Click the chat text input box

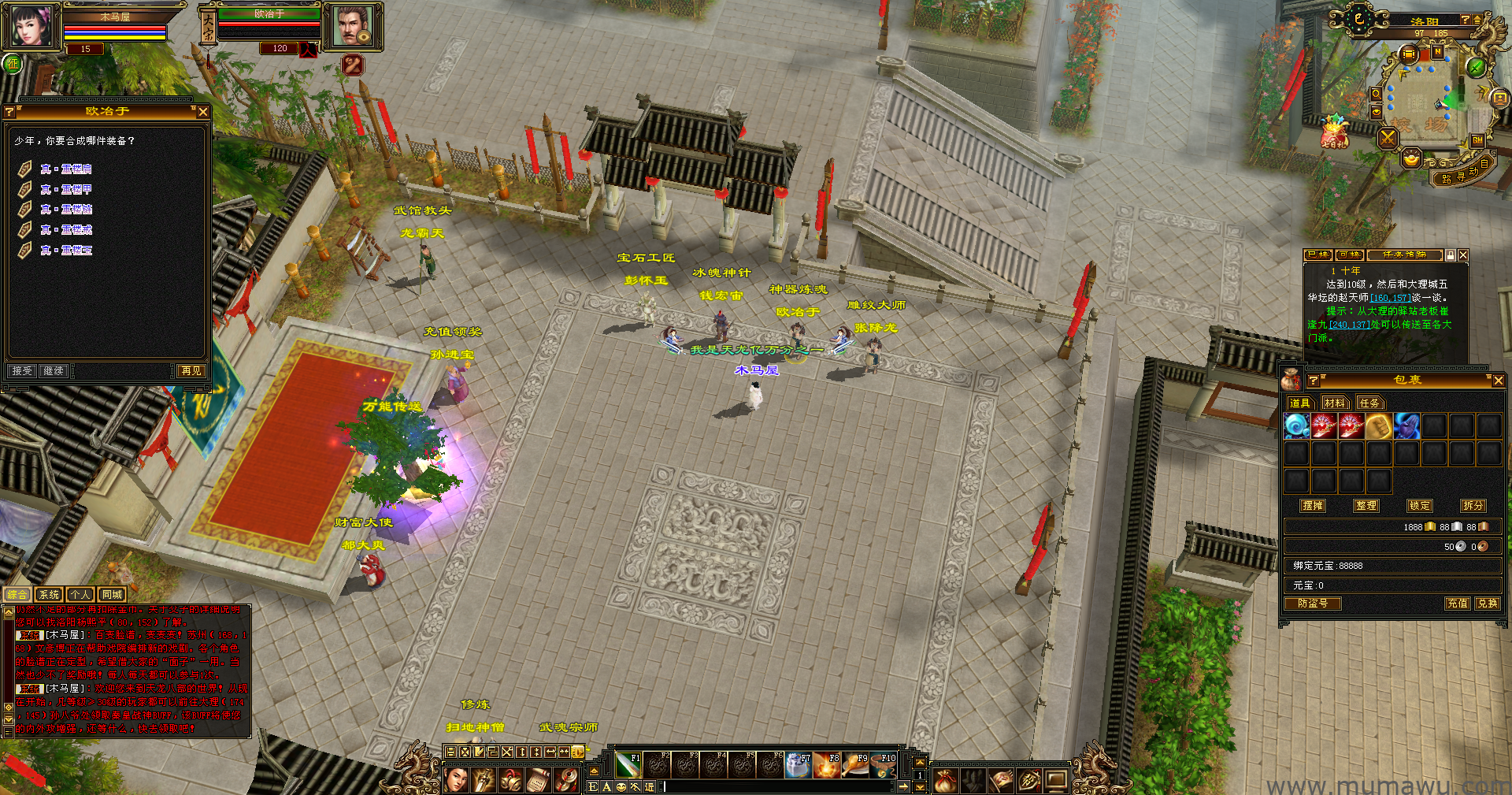pos(780,786)
